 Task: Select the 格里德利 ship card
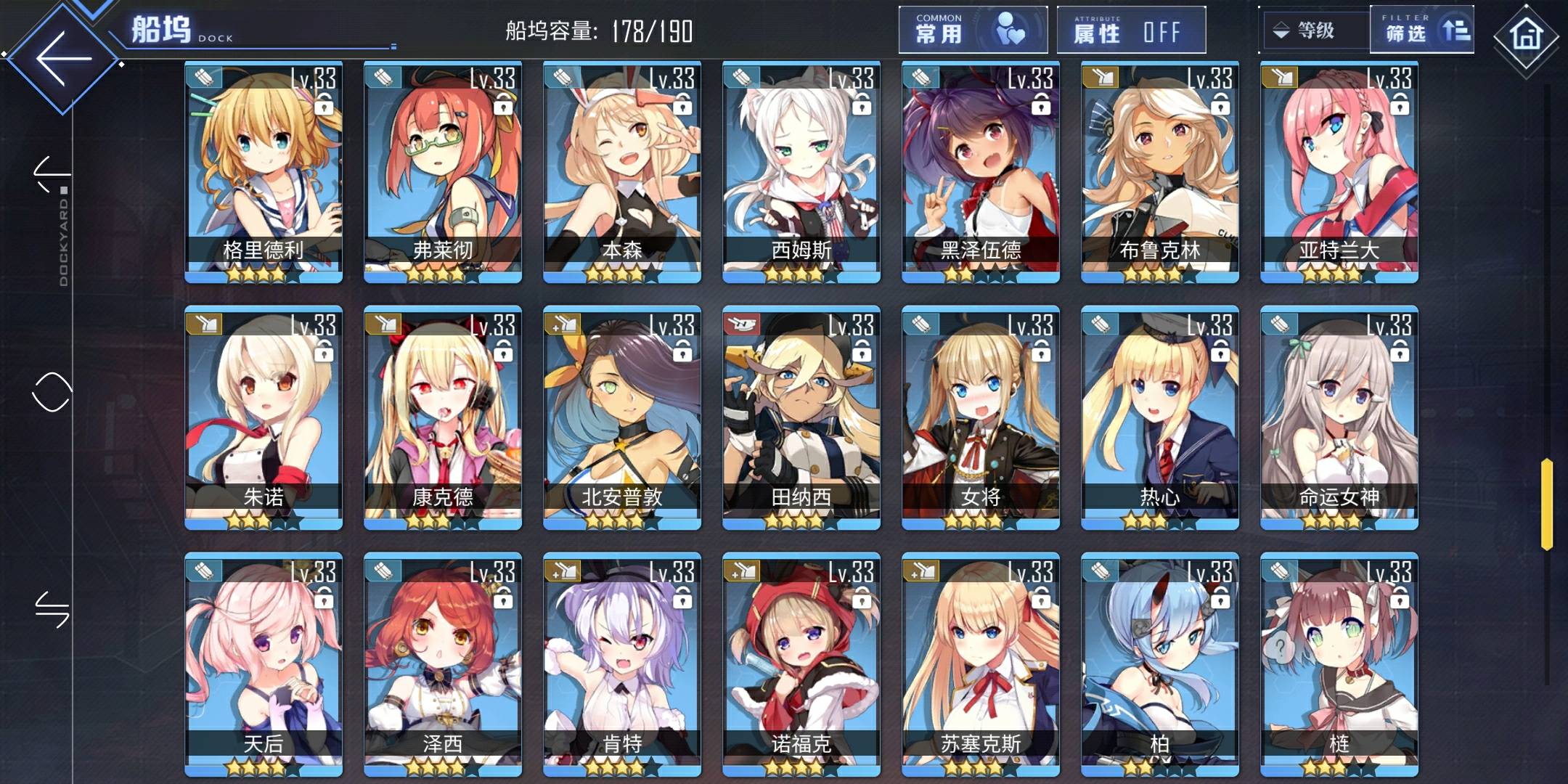pos(264,172)
